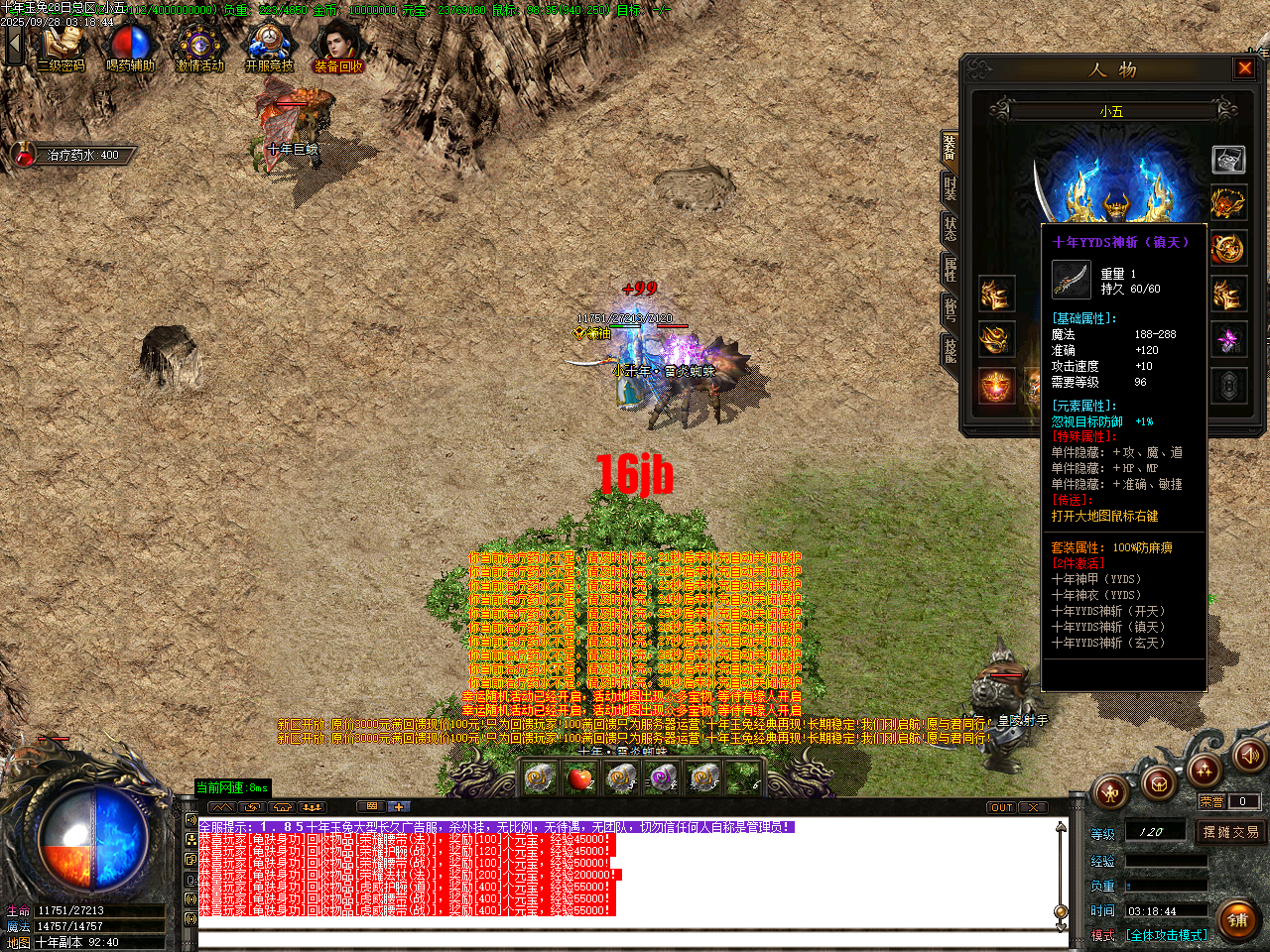Switch the 全体攻击模式 attack mode
Screen dimensions: 1270x952
1166,934
